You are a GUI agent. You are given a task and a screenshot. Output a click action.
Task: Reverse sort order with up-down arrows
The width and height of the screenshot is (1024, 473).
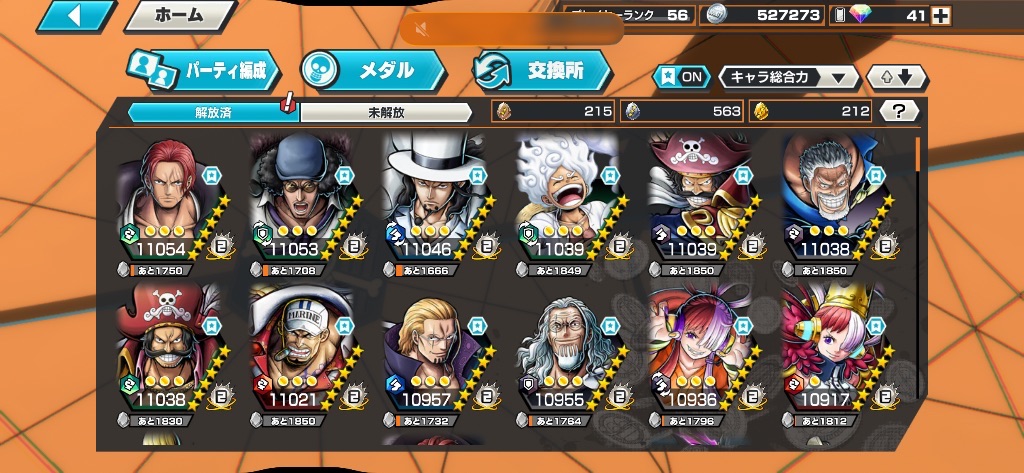[x=898, y=77]
